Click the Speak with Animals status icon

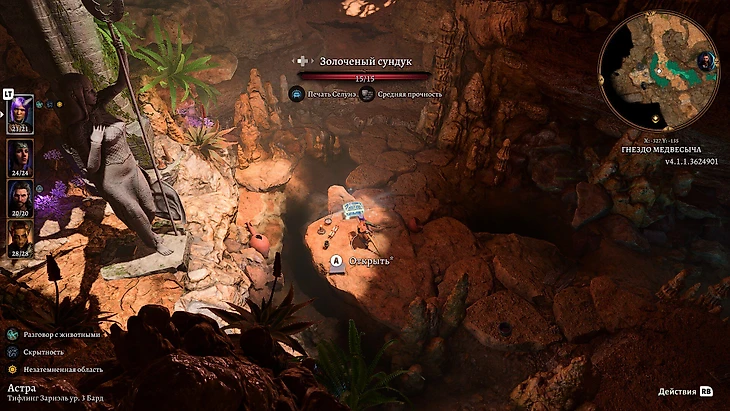(x=10, y=333)
